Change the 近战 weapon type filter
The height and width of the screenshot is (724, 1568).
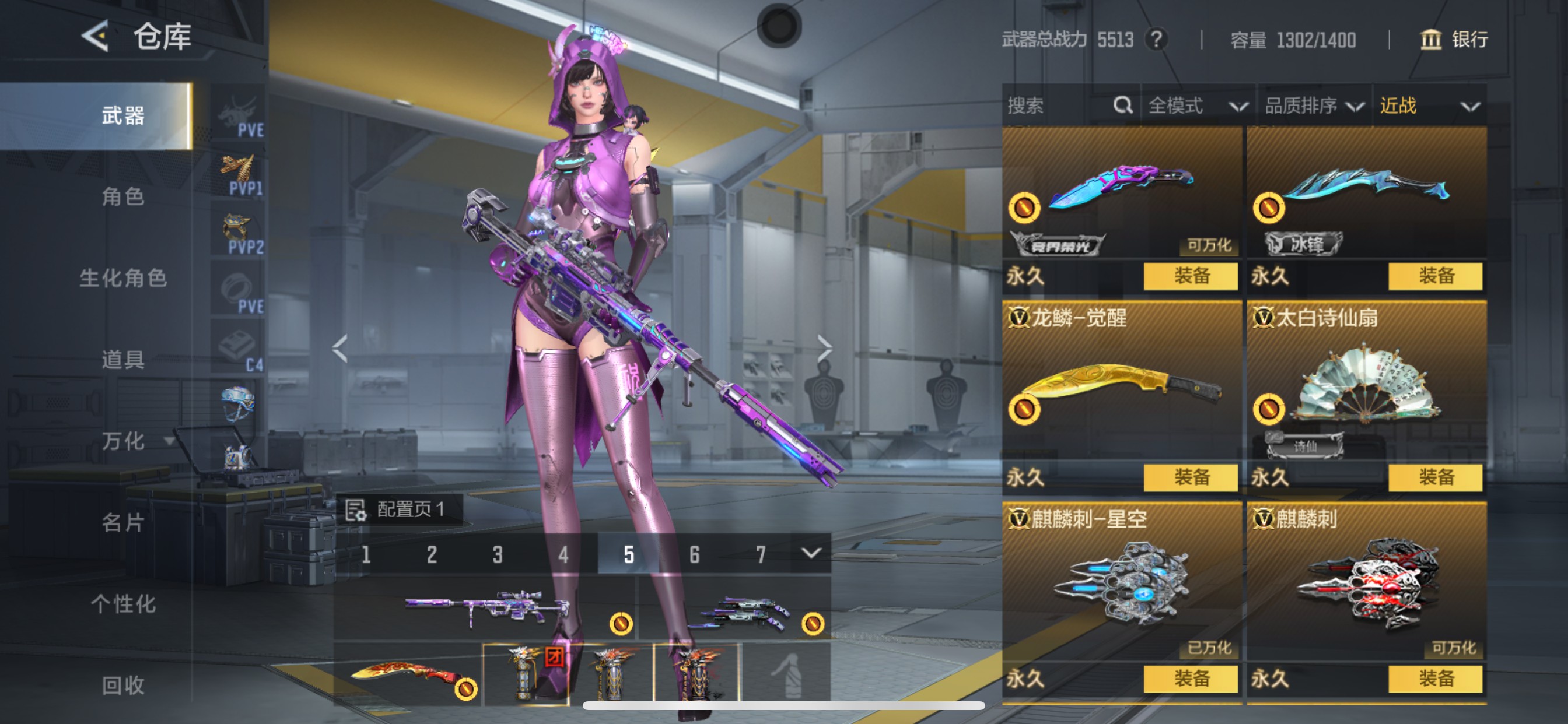coord(1429,106)
